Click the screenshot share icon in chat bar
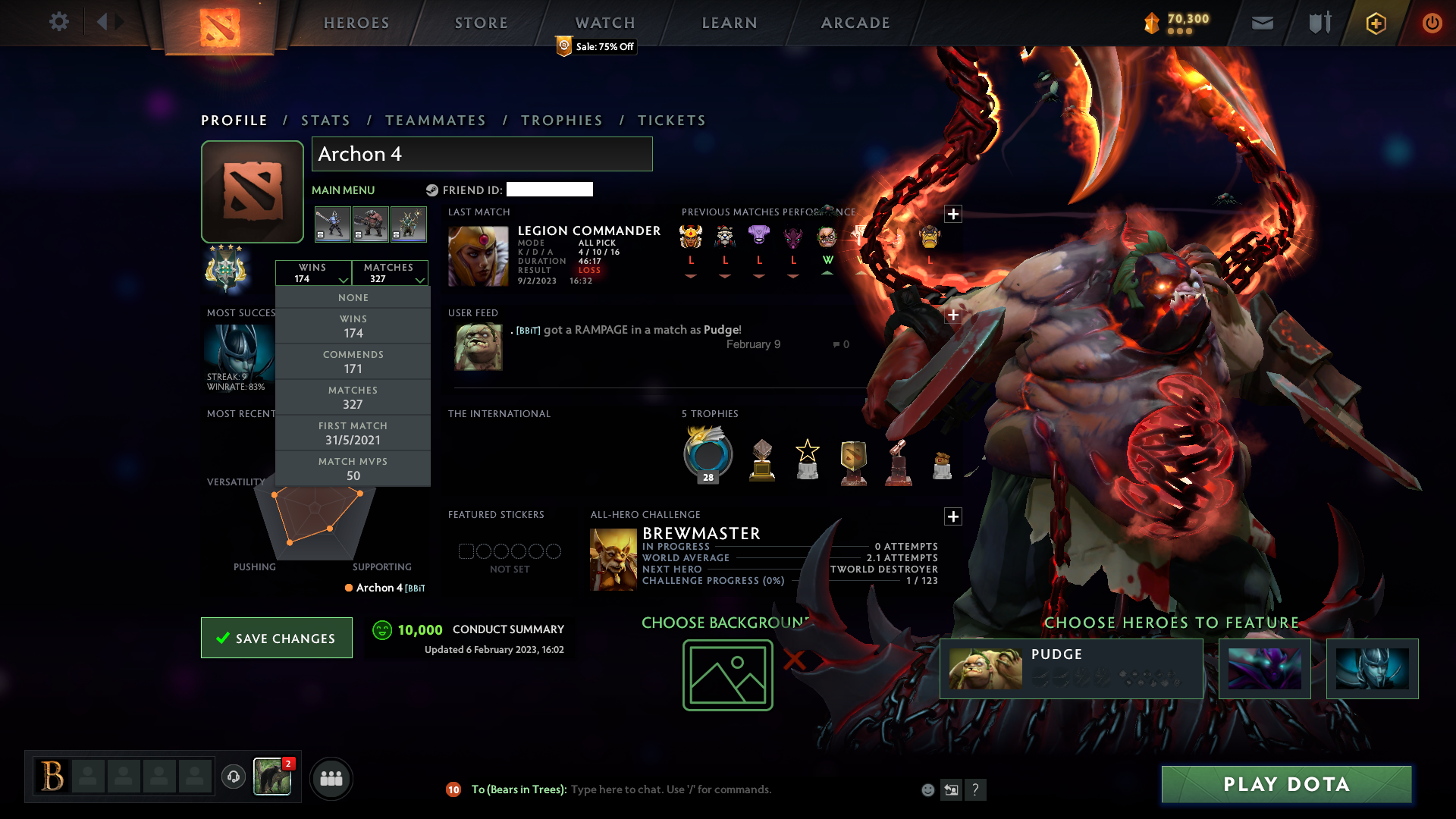The height and width of the screenshot is (819, 1456). [x=952, y=789]
